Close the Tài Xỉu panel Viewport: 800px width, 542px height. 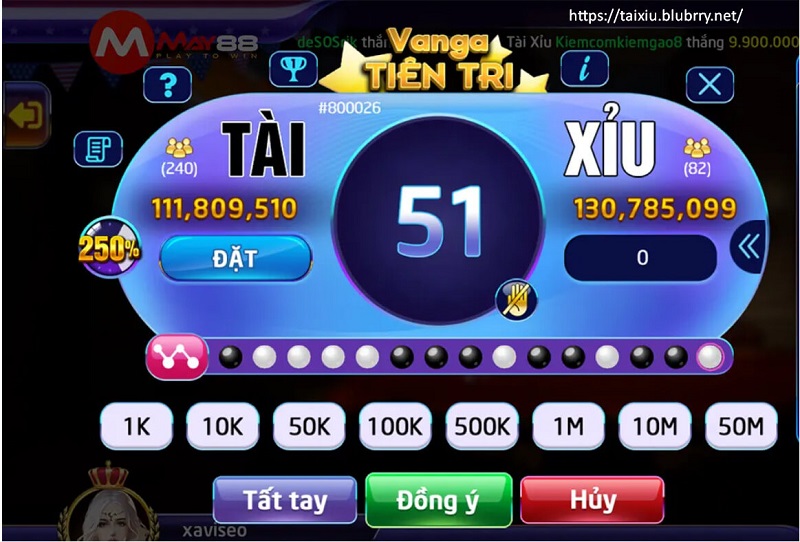coord(710,84)
